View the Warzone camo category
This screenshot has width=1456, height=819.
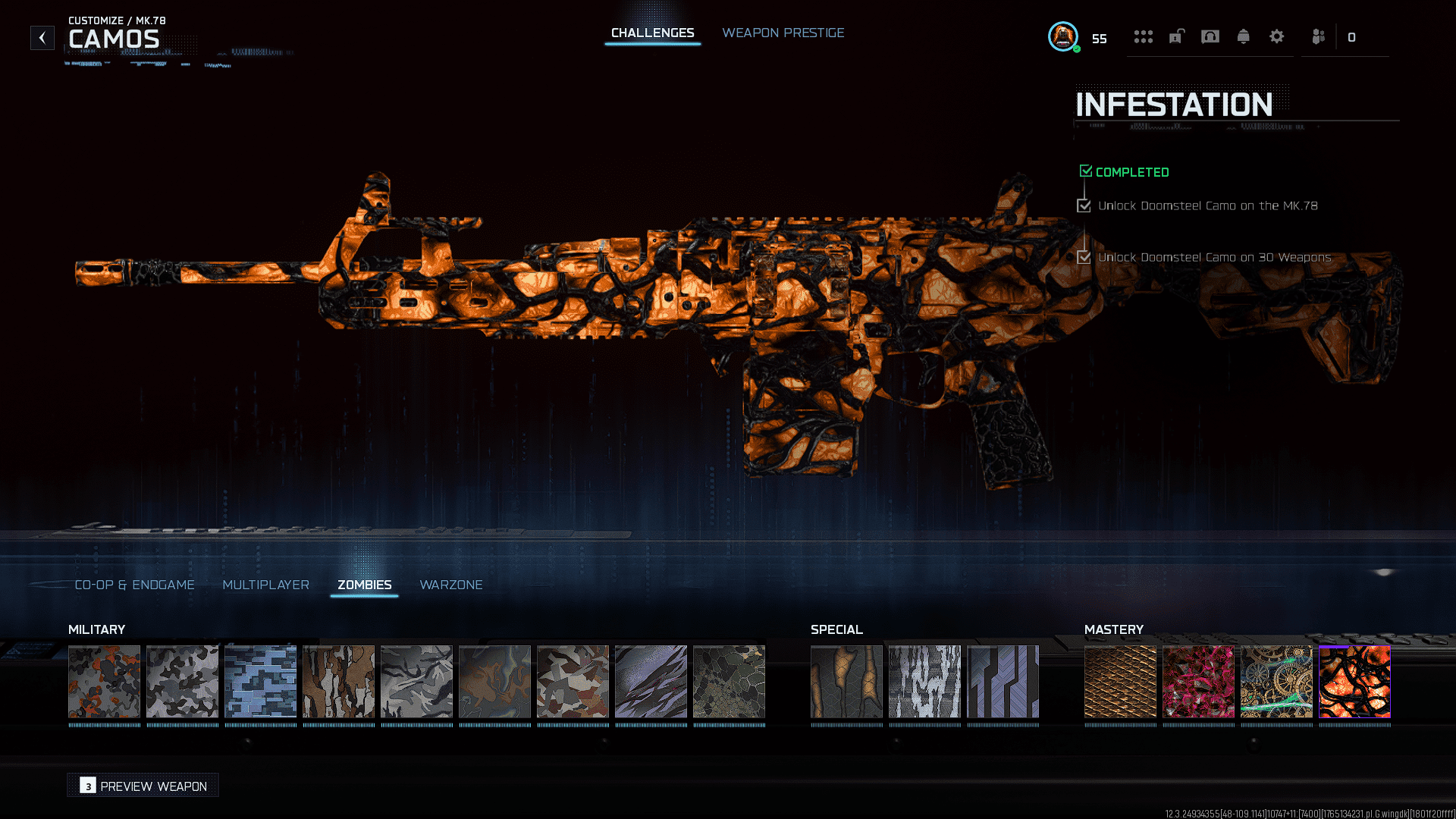click(450, 585)
